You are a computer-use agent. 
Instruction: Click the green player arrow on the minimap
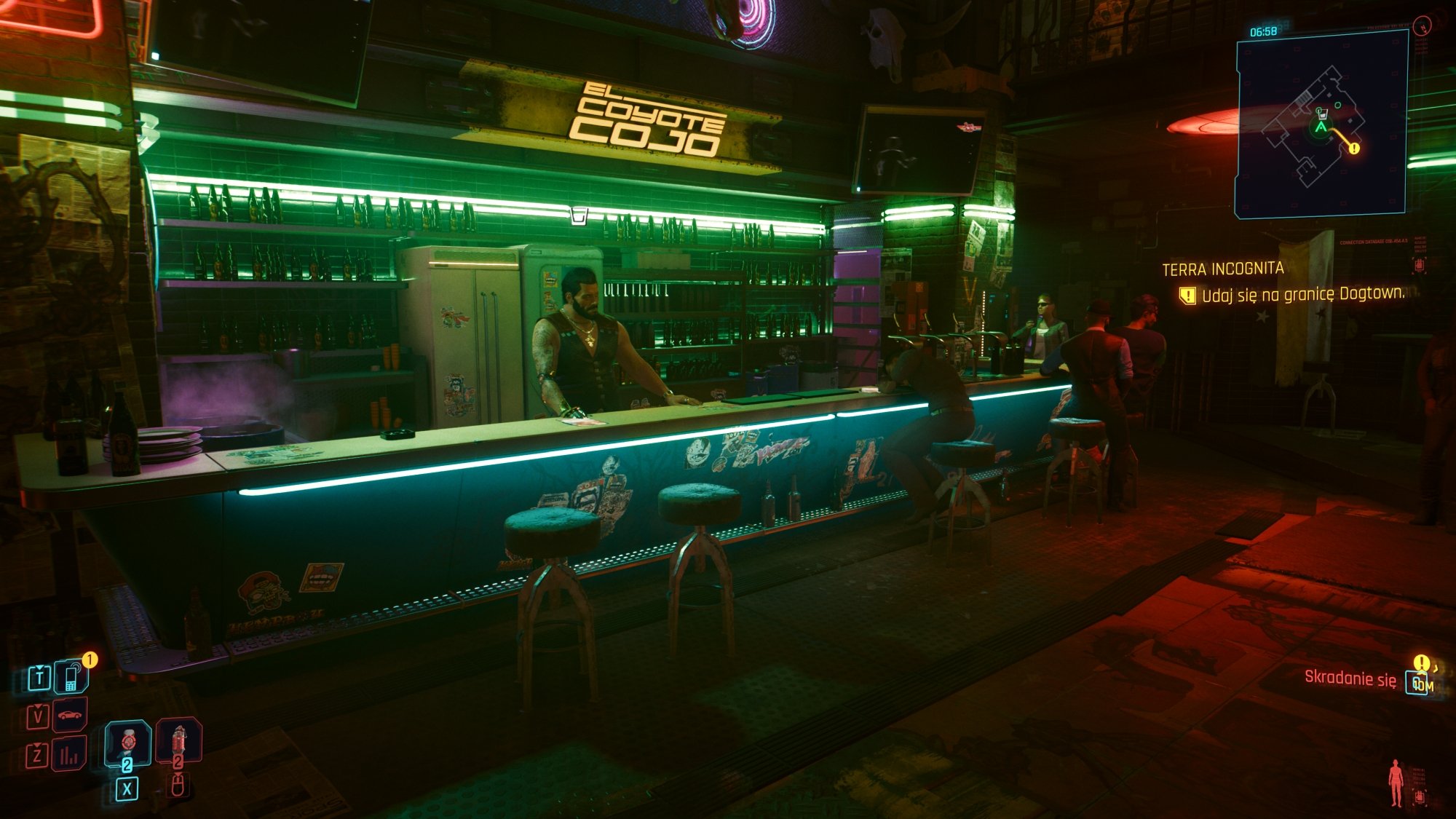click(x=1320, y=127)
